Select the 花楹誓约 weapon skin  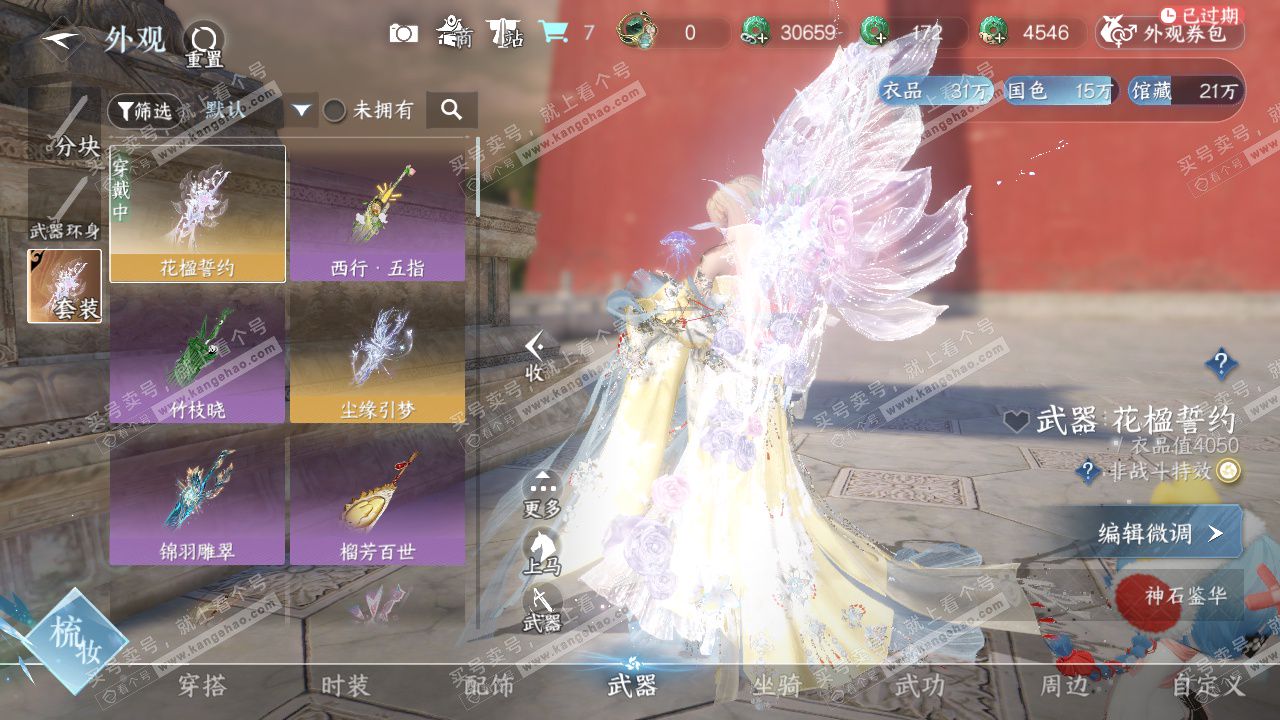tap(197, 213)
